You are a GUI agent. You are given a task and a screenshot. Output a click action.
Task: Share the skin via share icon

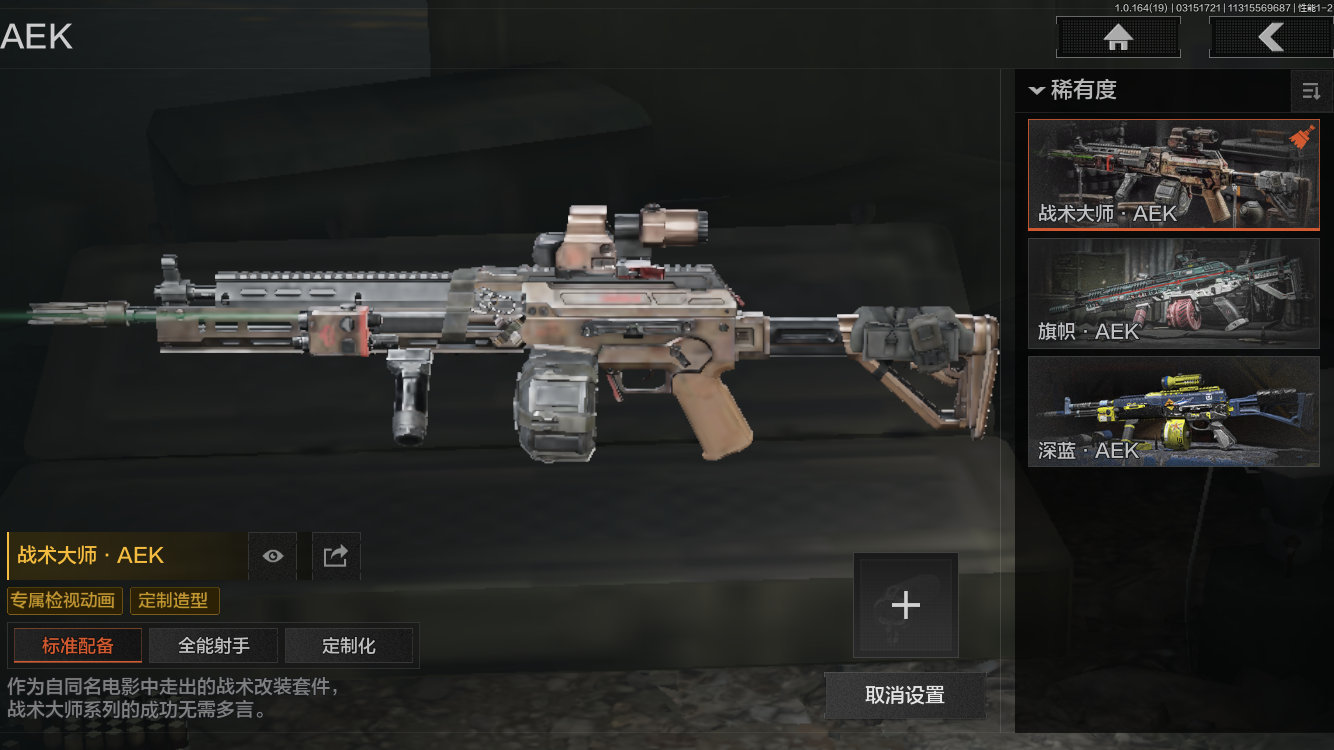tap(336, 556)
